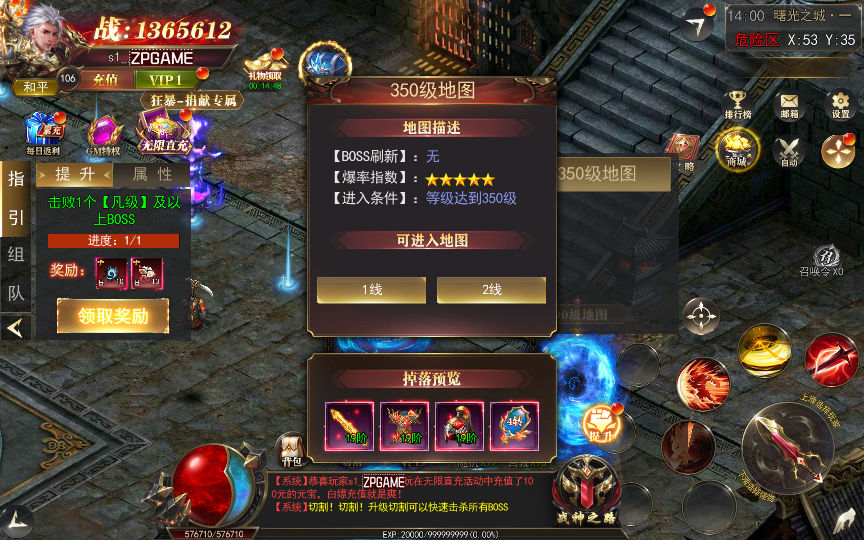Open the 设置 settings gear
Viewport: 864px width, 540px height.
840,103
